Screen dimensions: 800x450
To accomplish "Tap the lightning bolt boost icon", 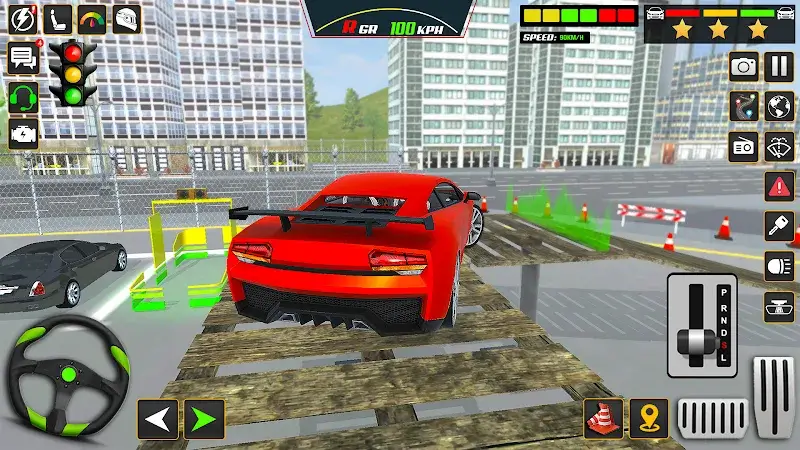I will tap(24, 18).
